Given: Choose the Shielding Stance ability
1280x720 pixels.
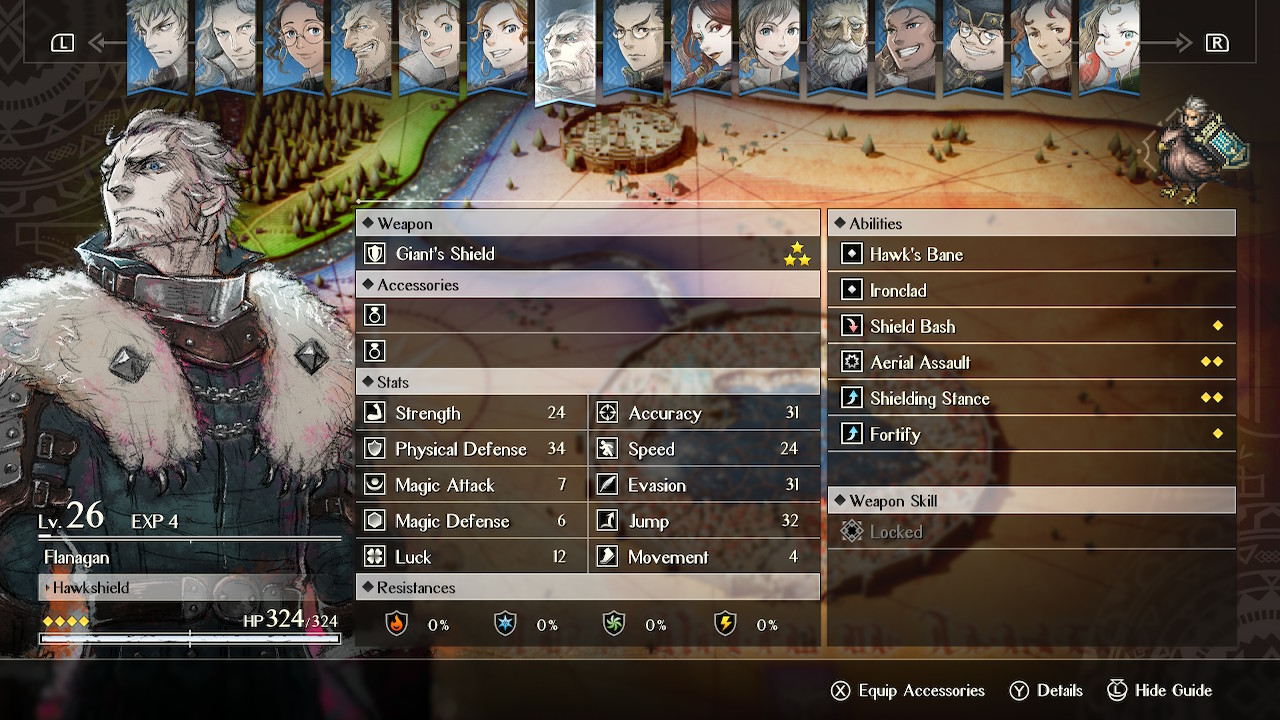Looking at the screenshot, I should 1031,399.
